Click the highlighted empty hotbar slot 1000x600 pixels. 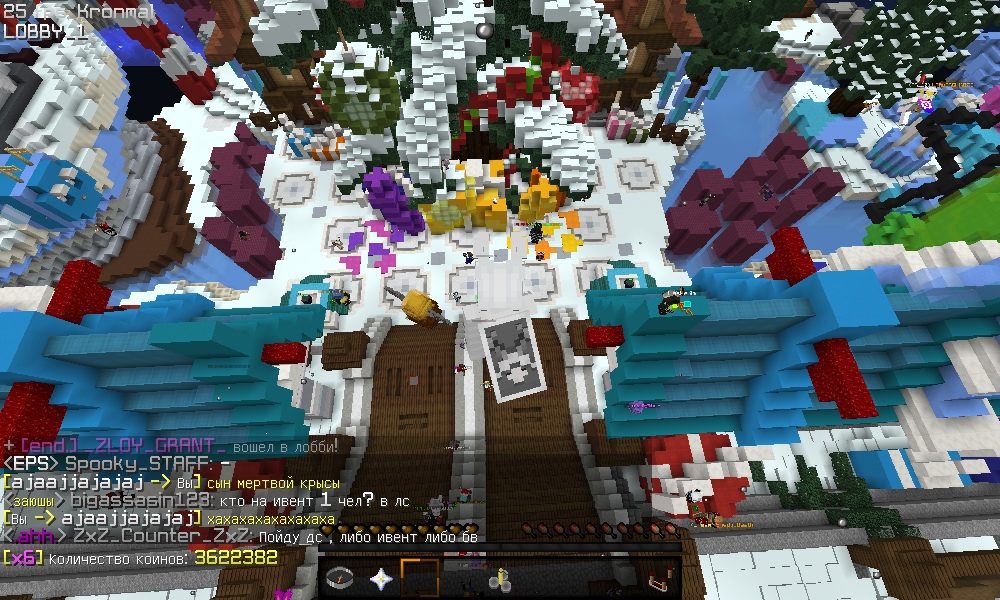tap(420, 578)
